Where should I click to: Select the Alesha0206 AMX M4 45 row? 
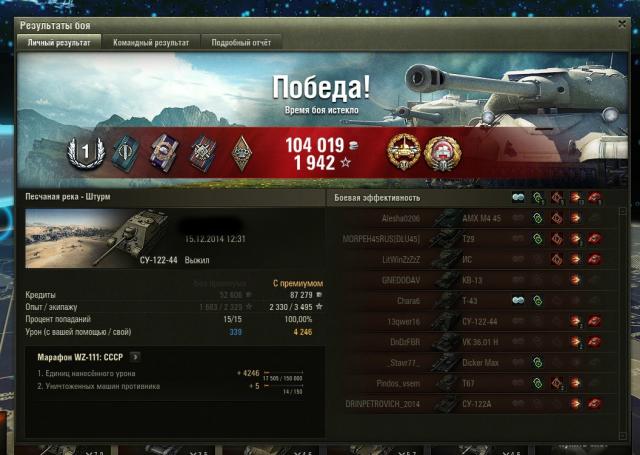(470, 218)
